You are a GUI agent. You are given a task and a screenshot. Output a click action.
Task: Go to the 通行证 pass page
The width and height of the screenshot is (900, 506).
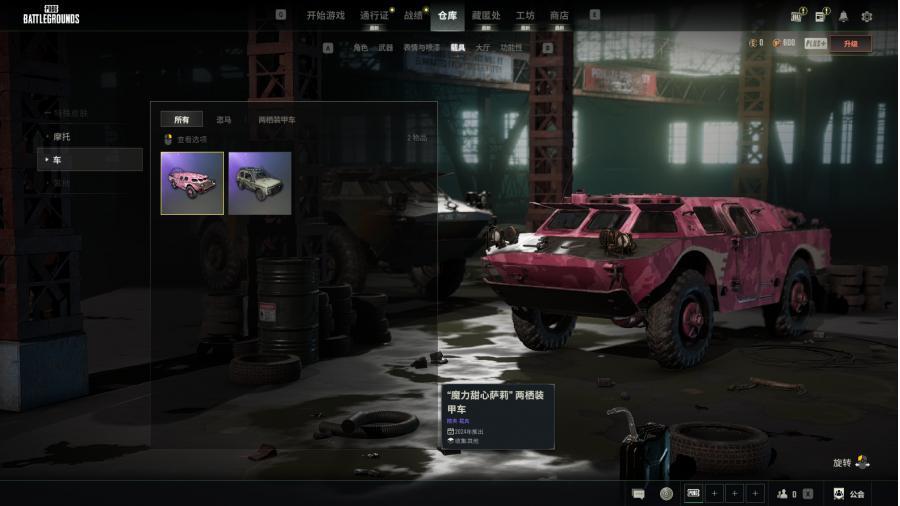click(374, 15)
